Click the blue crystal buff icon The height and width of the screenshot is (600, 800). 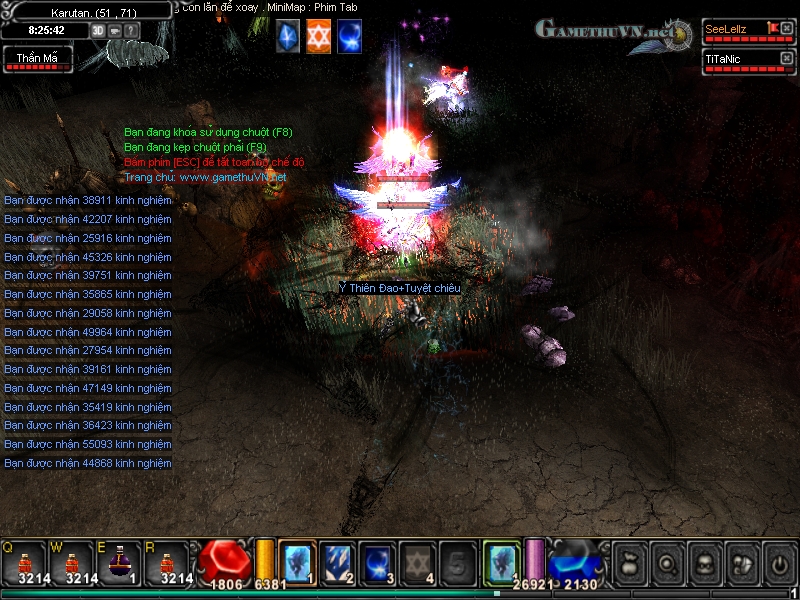point(288,36)
